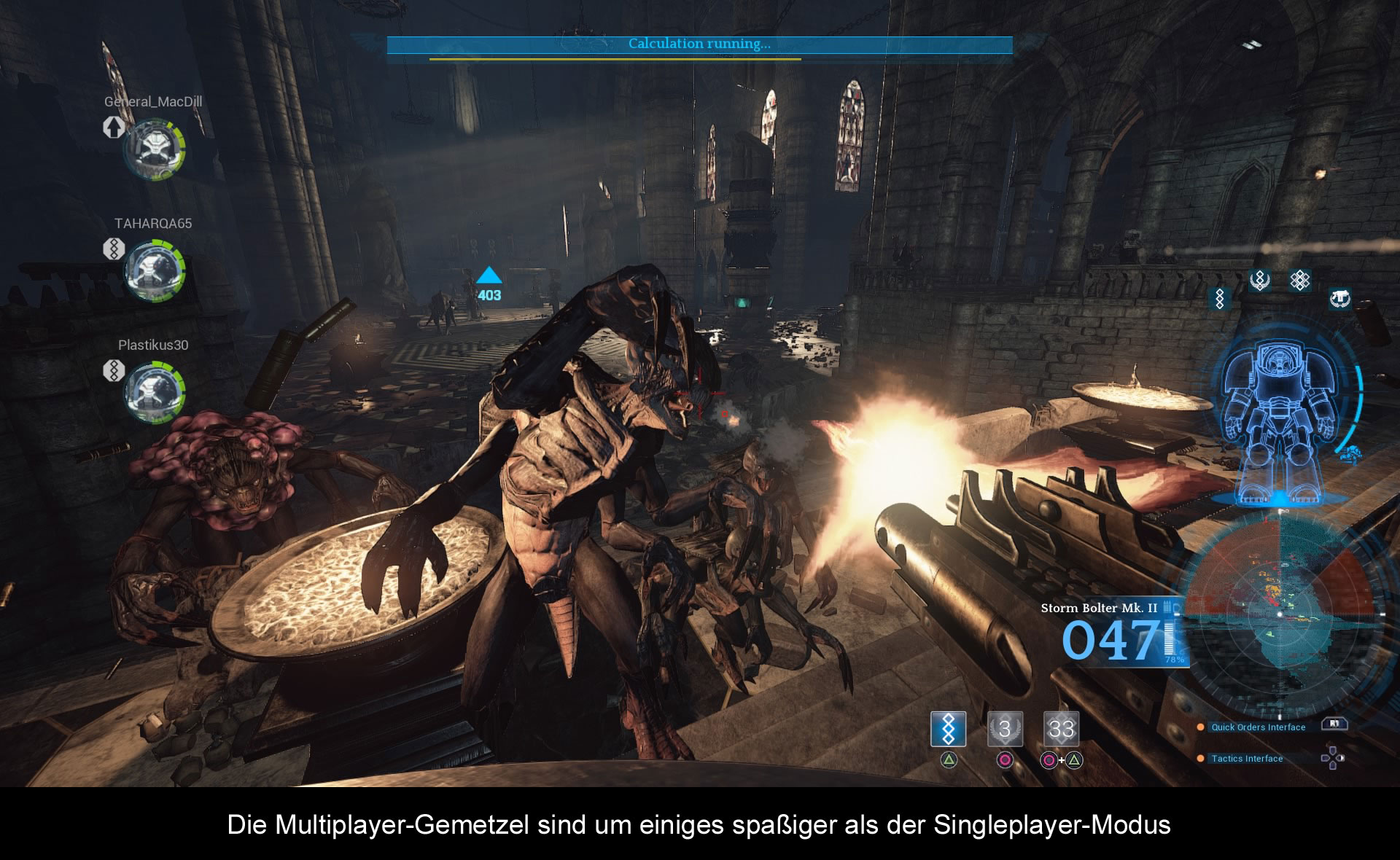This screenshot has height=860, width=1400.
Task: Select the nine-diamond cluster perk icon
Action: coord(1299,280)
